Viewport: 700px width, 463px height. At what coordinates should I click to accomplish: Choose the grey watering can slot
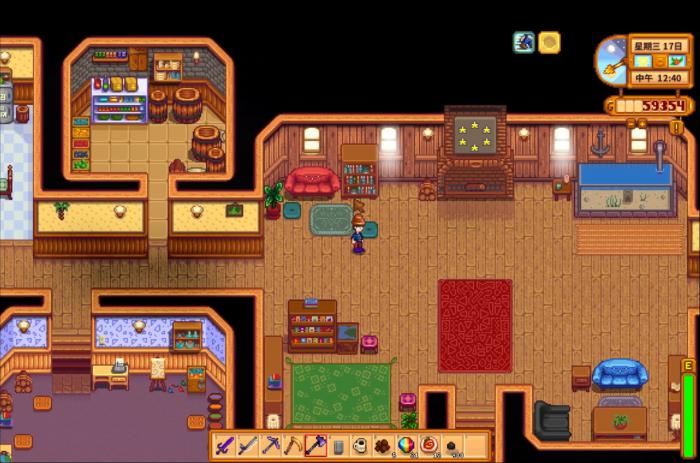point(339,445)
